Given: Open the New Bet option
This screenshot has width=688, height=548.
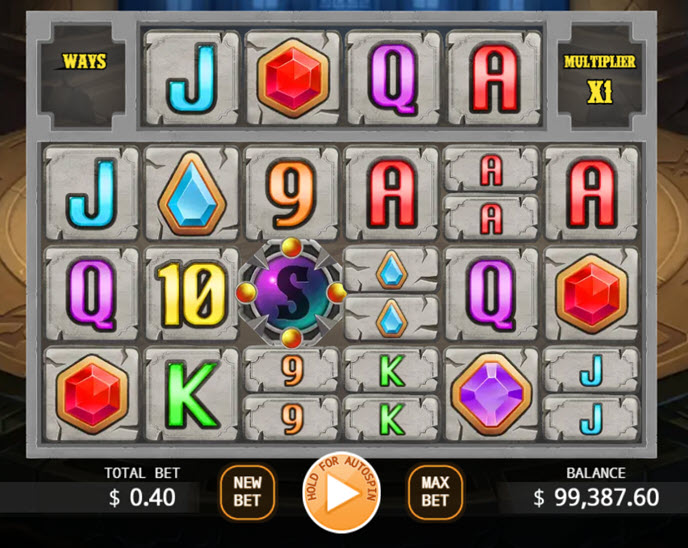Looking at the screenshot, I should 247,492.
